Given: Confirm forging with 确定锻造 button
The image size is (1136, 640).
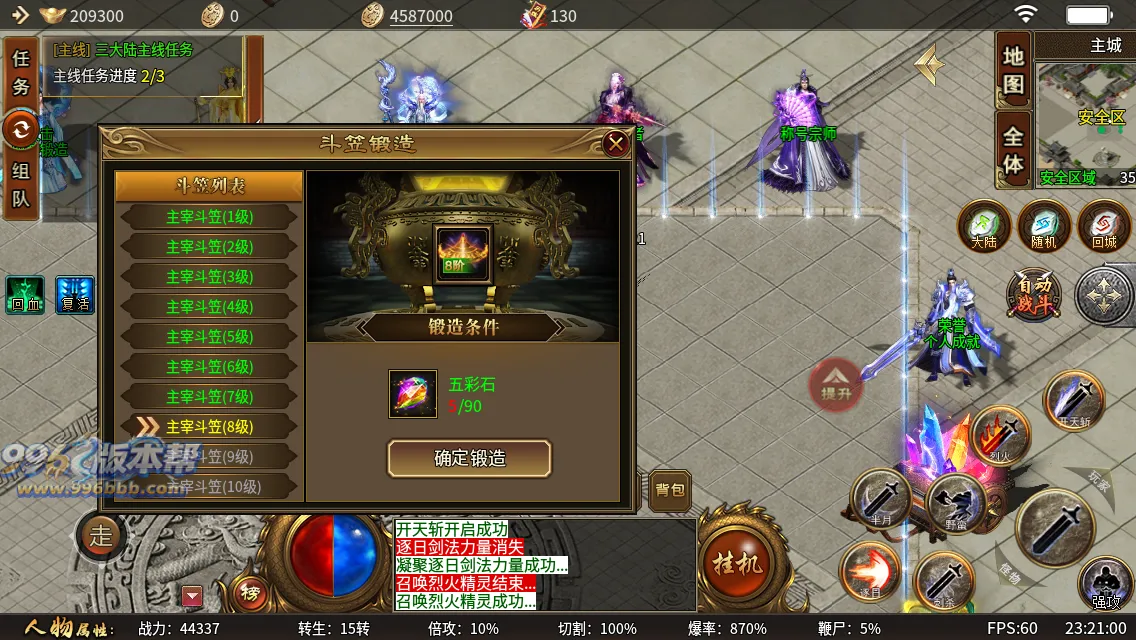Looking at the screenshot, I should click(469, 459).
